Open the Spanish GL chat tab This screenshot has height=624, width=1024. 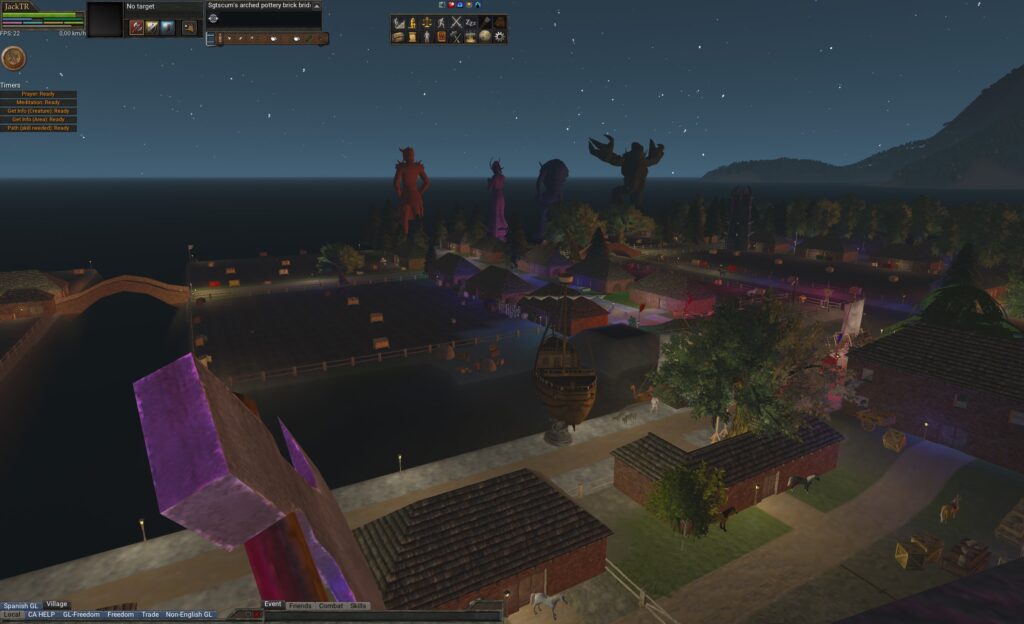pyautogui.click(x=20, y=605)
